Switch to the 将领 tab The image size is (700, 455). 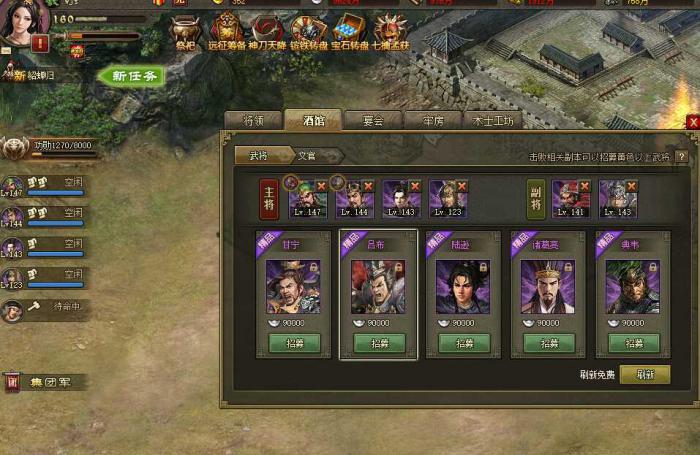coord(253,120)
